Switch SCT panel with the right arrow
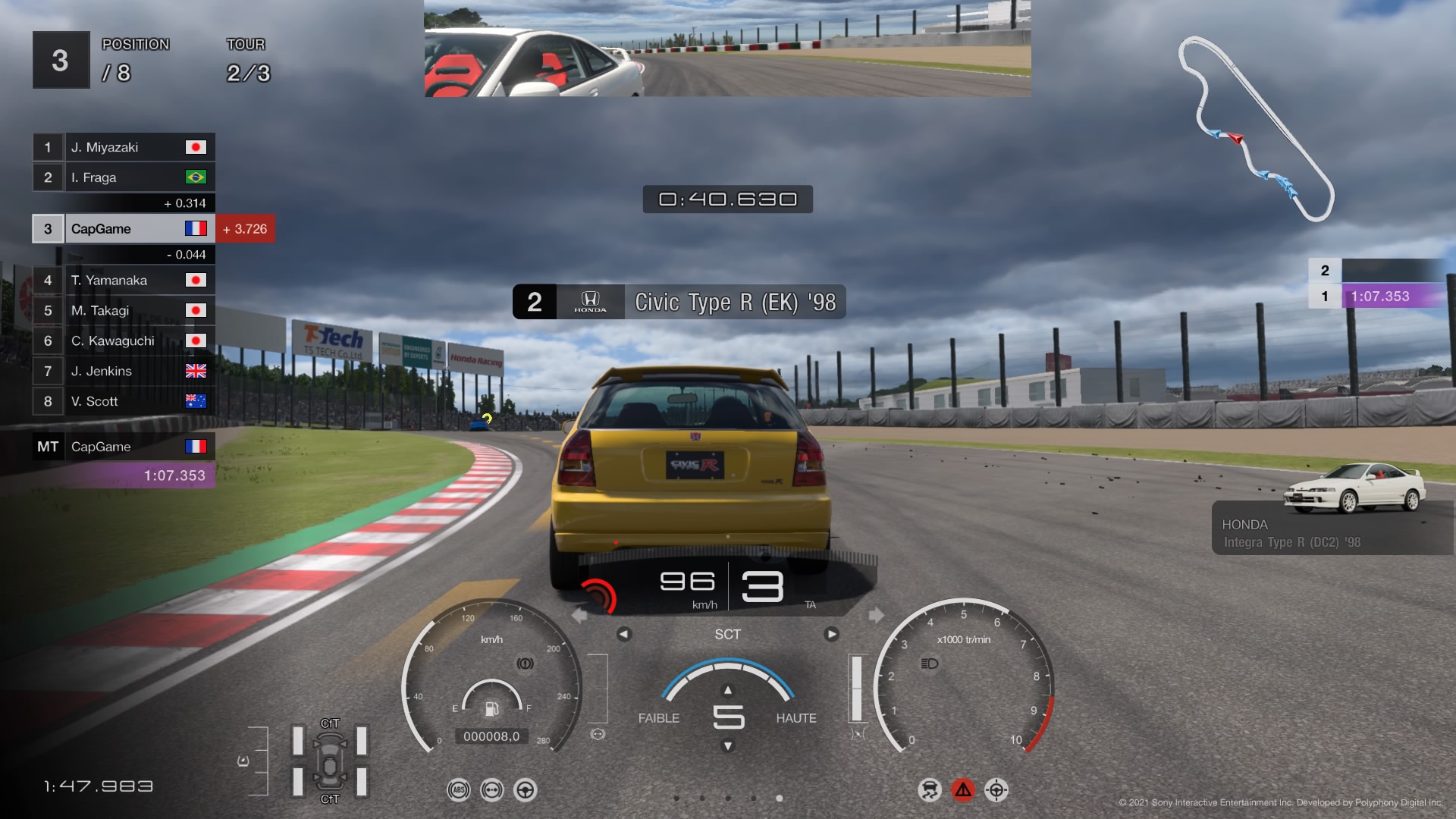This screenshot has width=1456, height=819. tap(832, 634)
